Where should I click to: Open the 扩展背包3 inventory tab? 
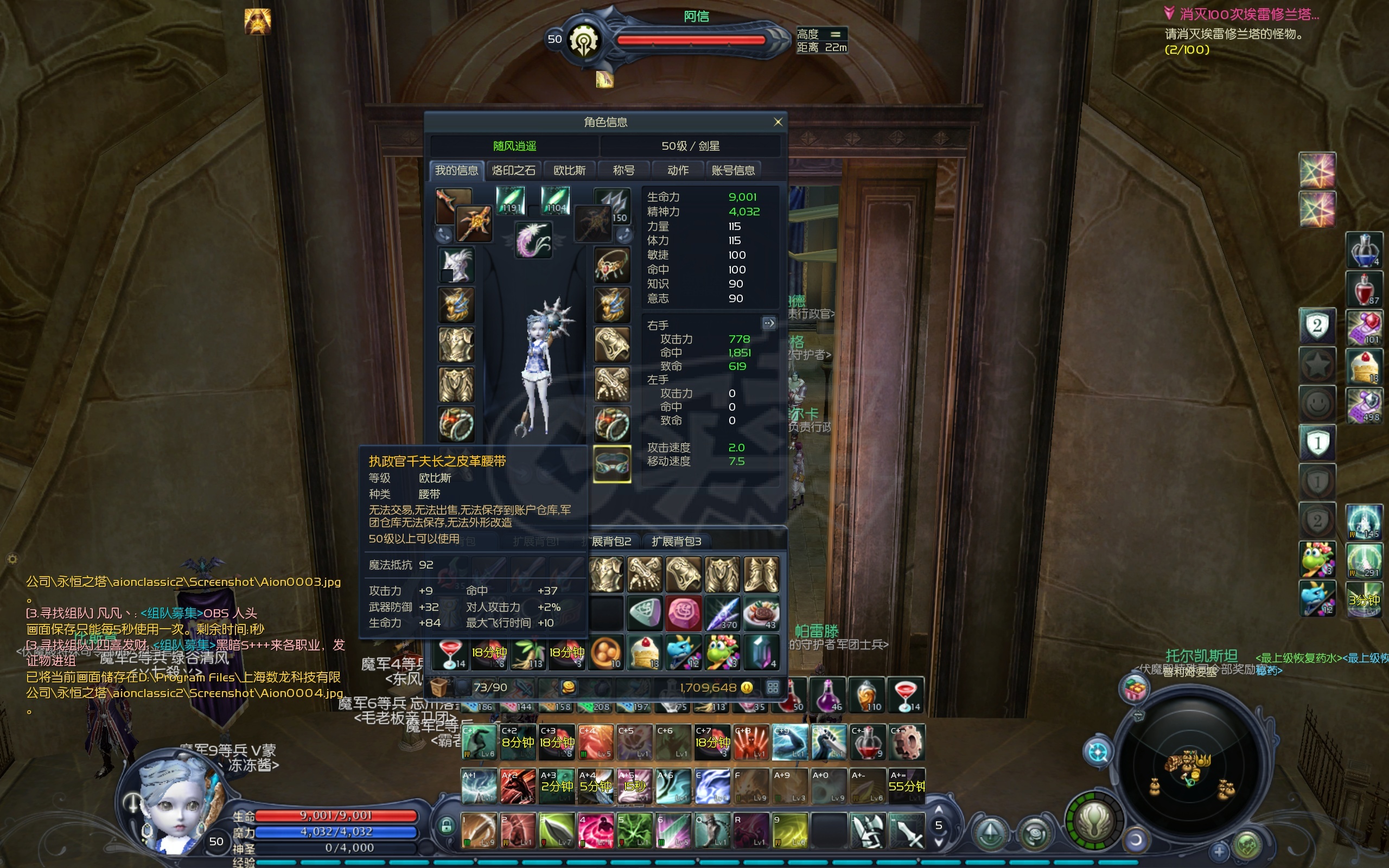click(x=676, y=541)
